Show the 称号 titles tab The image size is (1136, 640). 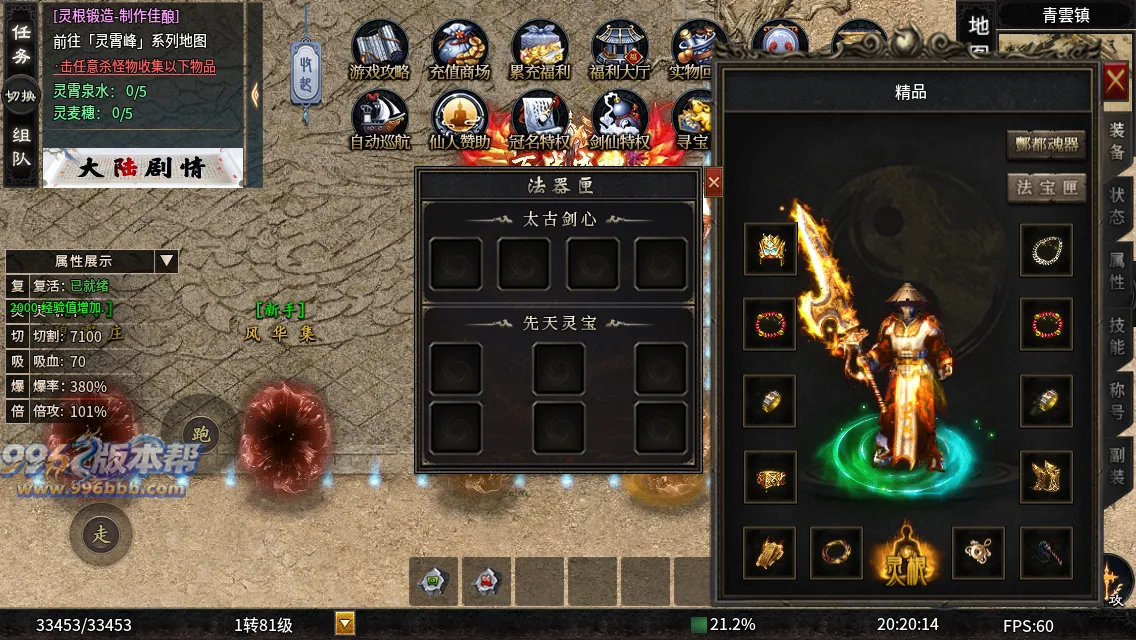coord(1117,400)
